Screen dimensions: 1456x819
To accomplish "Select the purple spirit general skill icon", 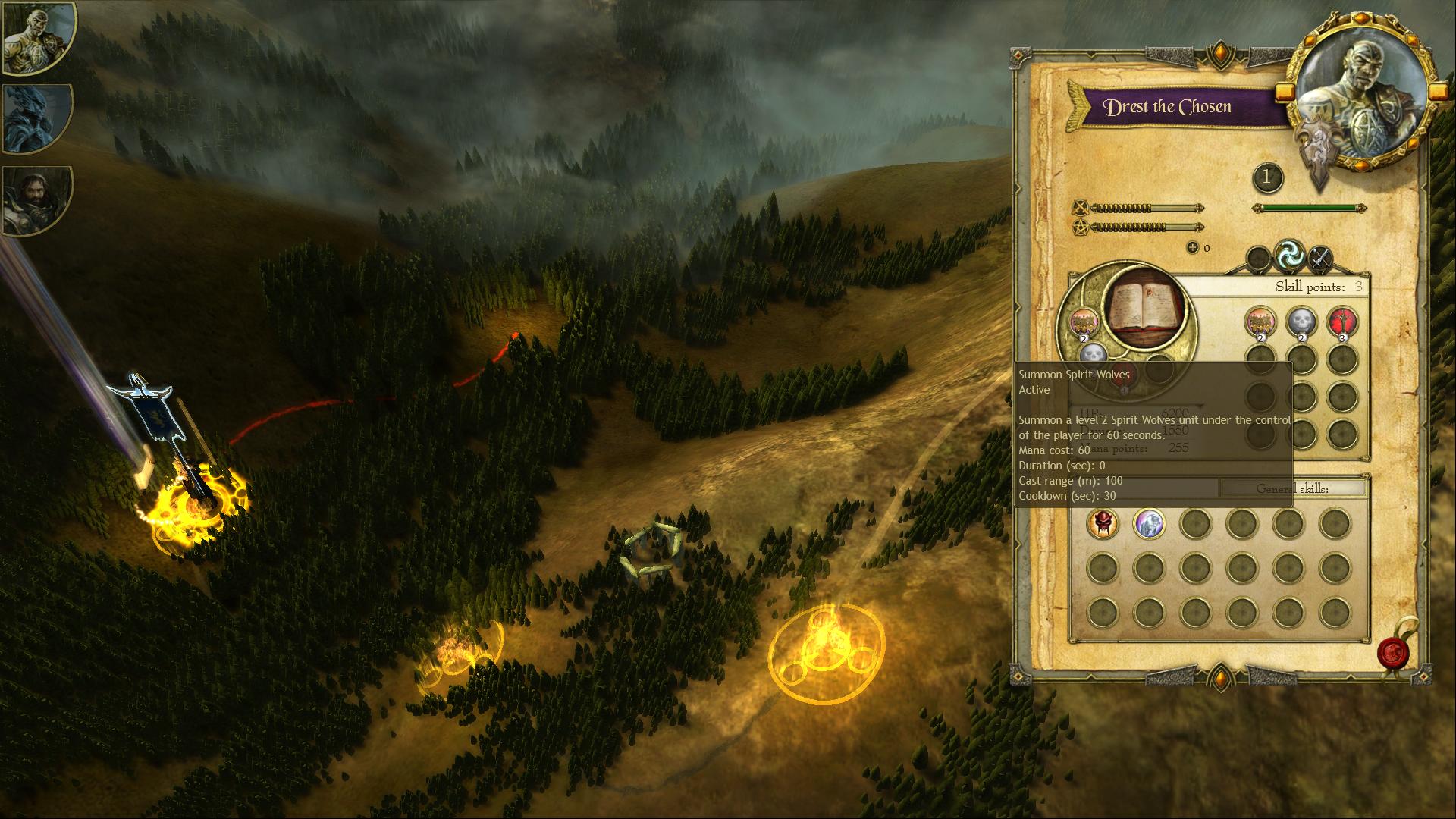I will pyautogui.click(x=1149, y=524).
